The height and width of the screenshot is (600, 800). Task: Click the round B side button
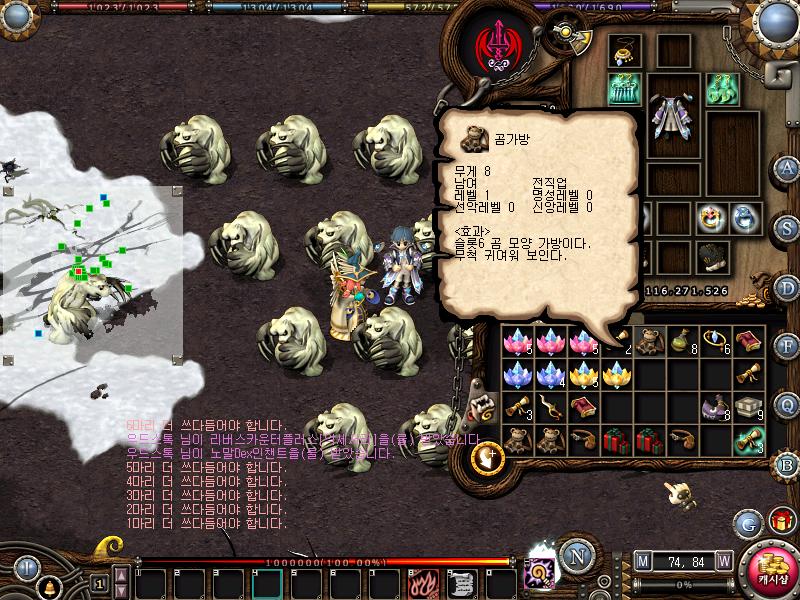point(787,464)
